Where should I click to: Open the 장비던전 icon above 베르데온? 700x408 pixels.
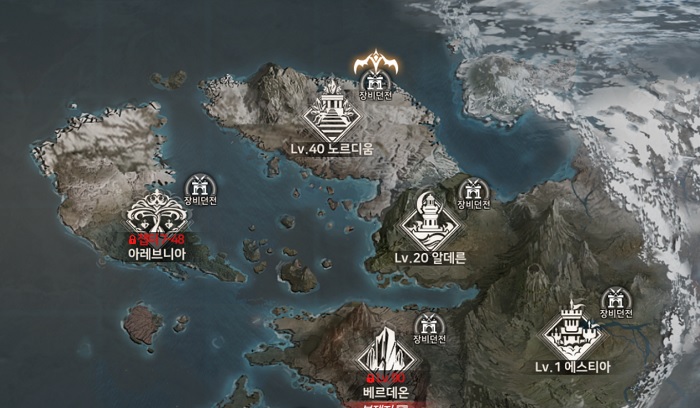[429, 325]
